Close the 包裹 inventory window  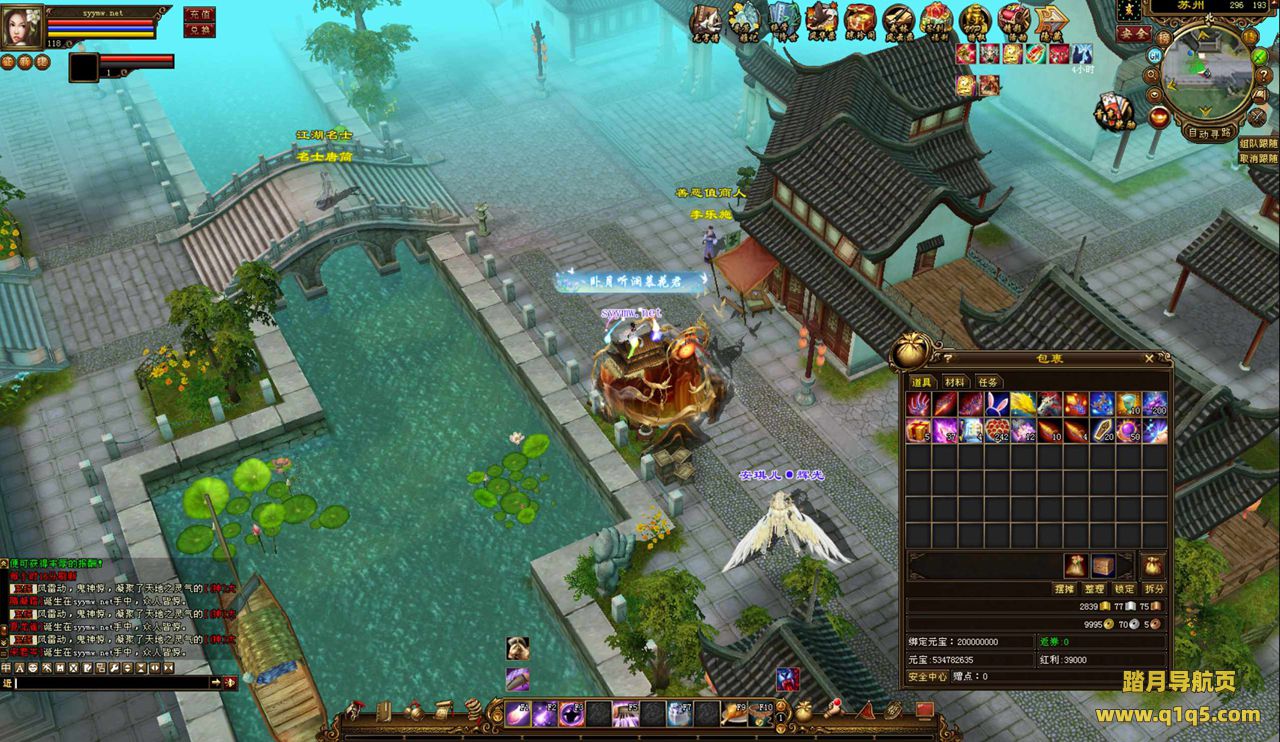point(1149,358)
